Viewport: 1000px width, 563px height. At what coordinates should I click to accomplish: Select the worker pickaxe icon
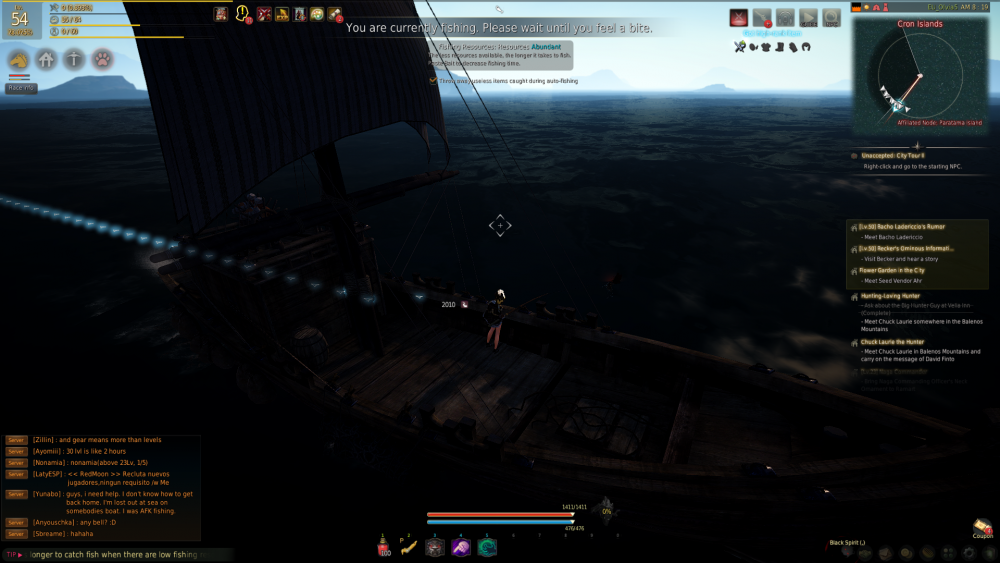tap(74, 60)
